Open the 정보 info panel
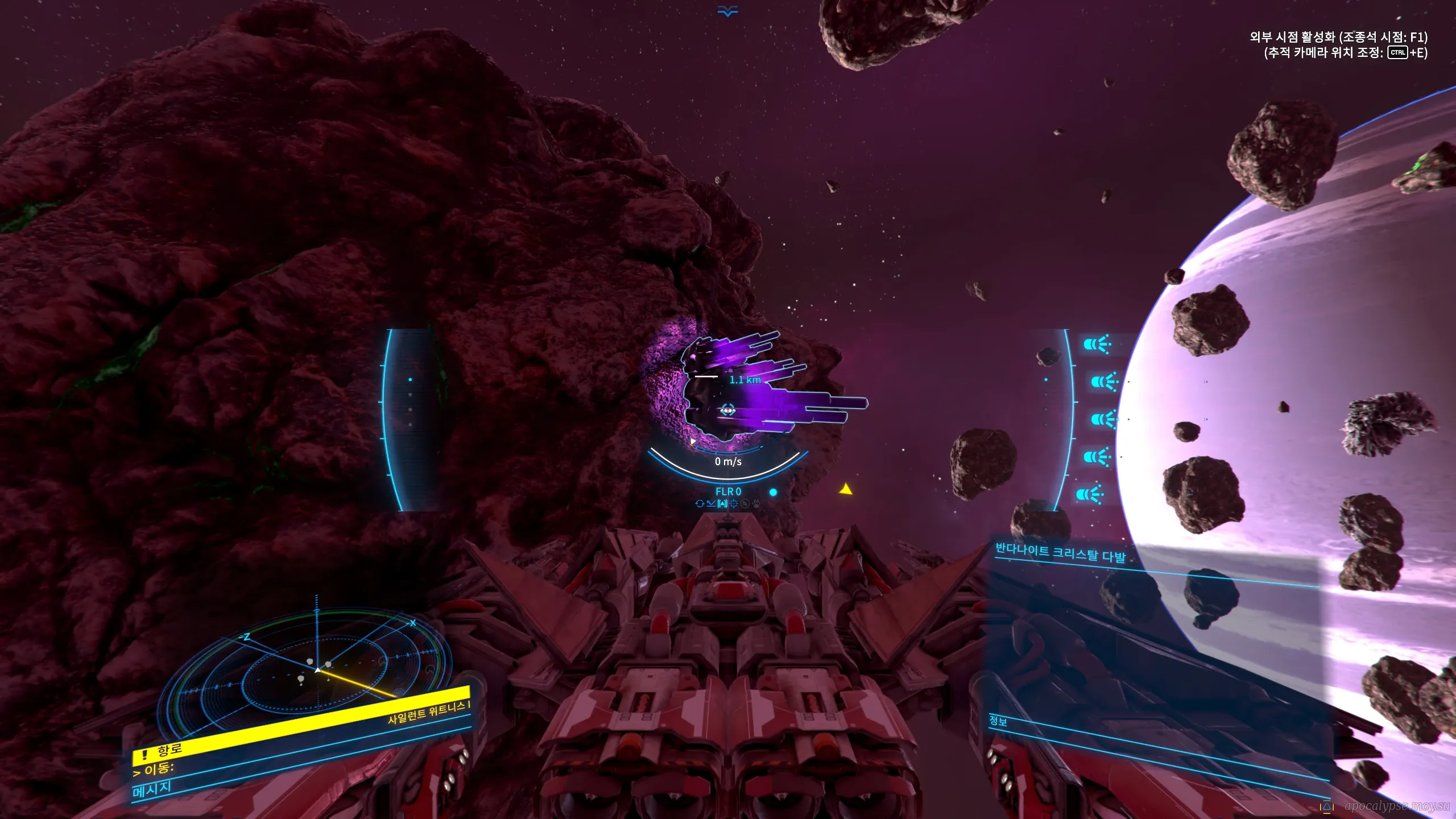Image resolution: width=1456 pixels, height=819 pixels. (x=998, y=721)
